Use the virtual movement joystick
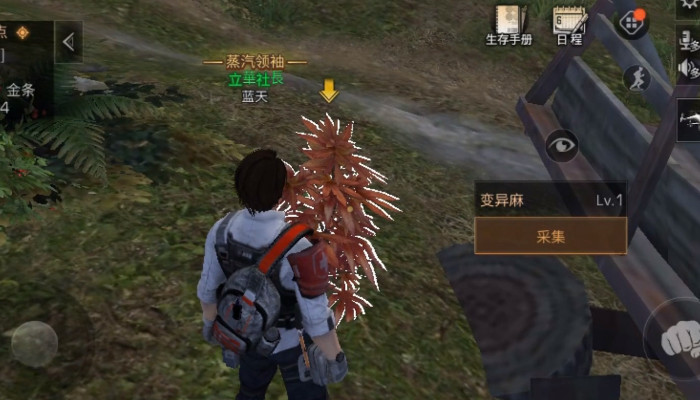The image size is (700, 400). pyautogui.click(x=35, y=343)
